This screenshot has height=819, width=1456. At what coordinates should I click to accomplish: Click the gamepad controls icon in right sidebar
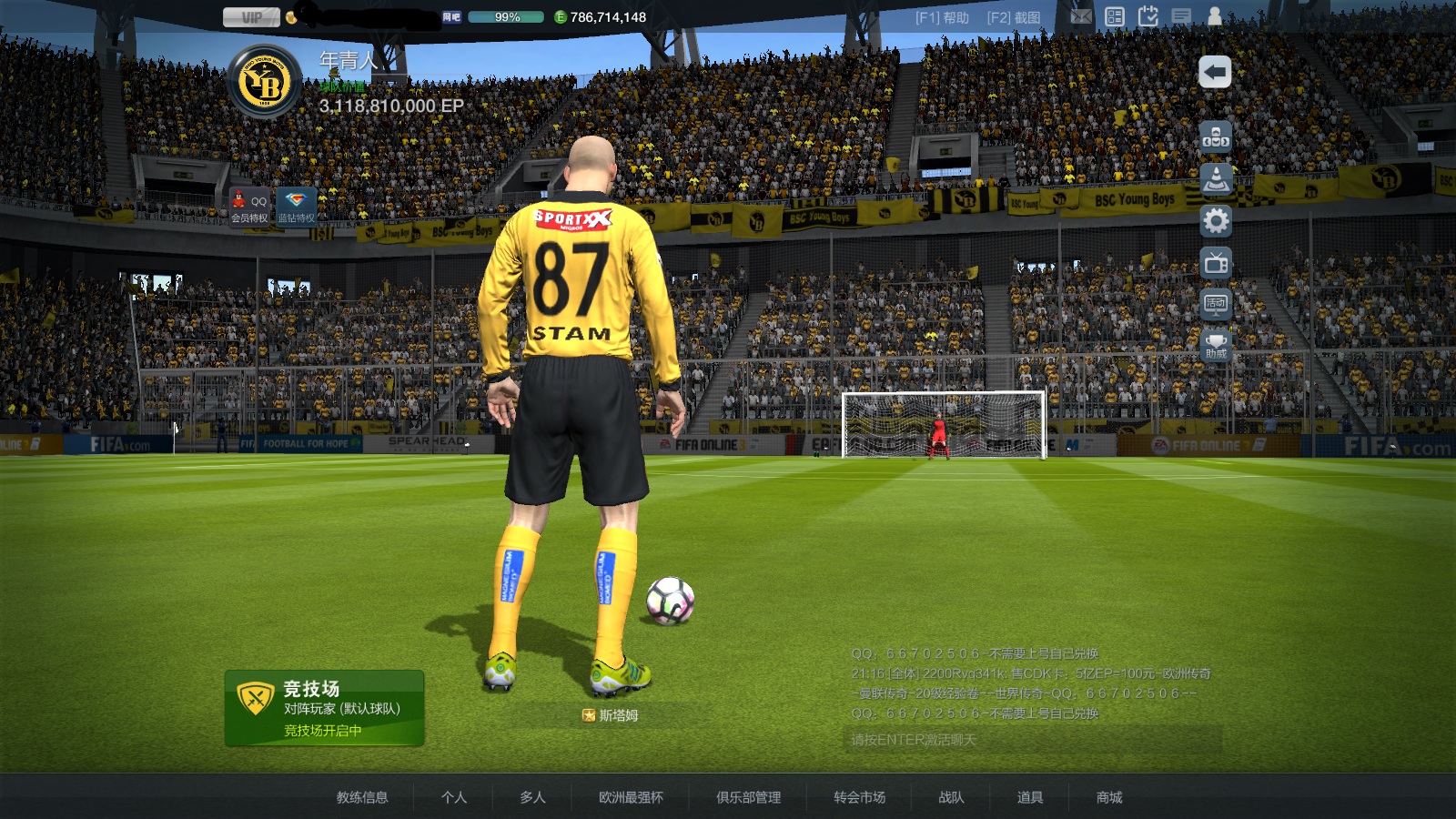click(x=1216, y=138)
